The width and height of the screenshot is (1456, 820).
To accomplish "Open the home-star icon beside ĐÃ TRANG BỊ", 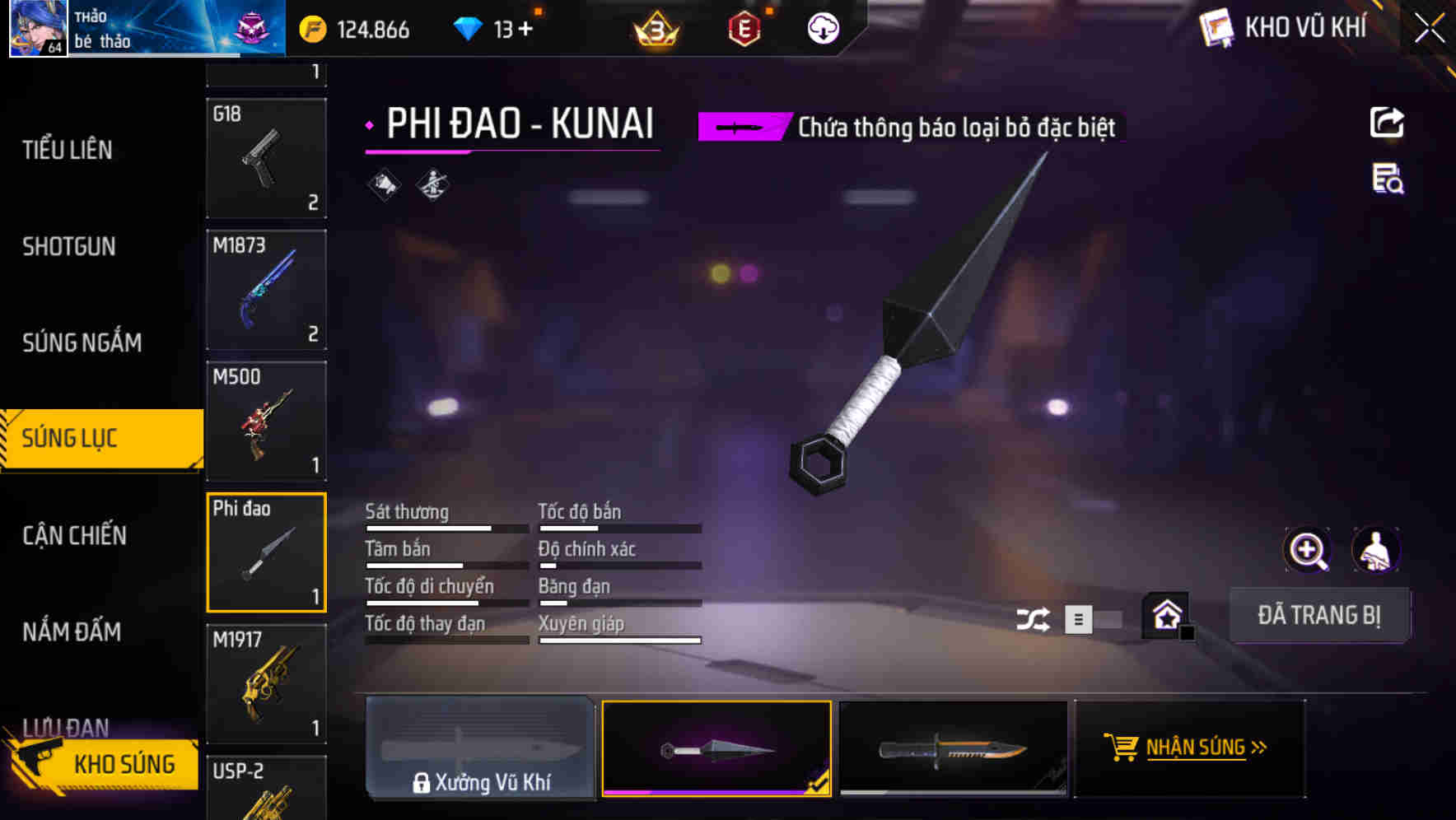I will pyautogui.click(x=1163, y=615).
